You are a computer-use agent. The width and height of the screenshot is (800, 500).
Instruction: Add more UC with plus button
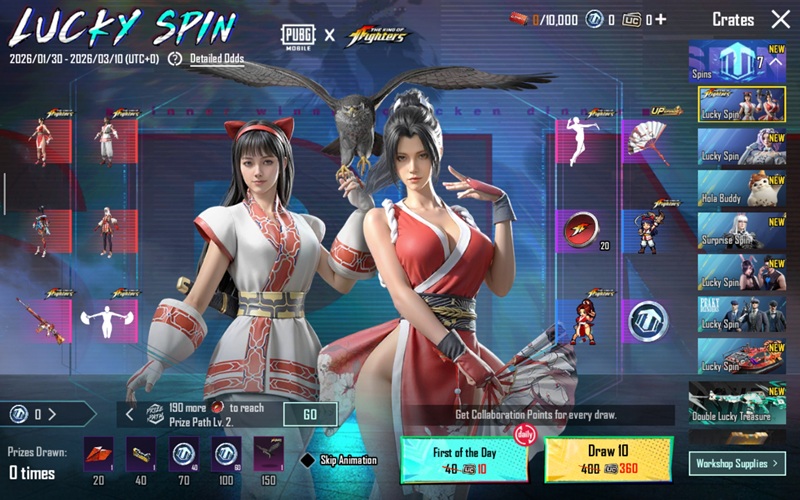660,19
